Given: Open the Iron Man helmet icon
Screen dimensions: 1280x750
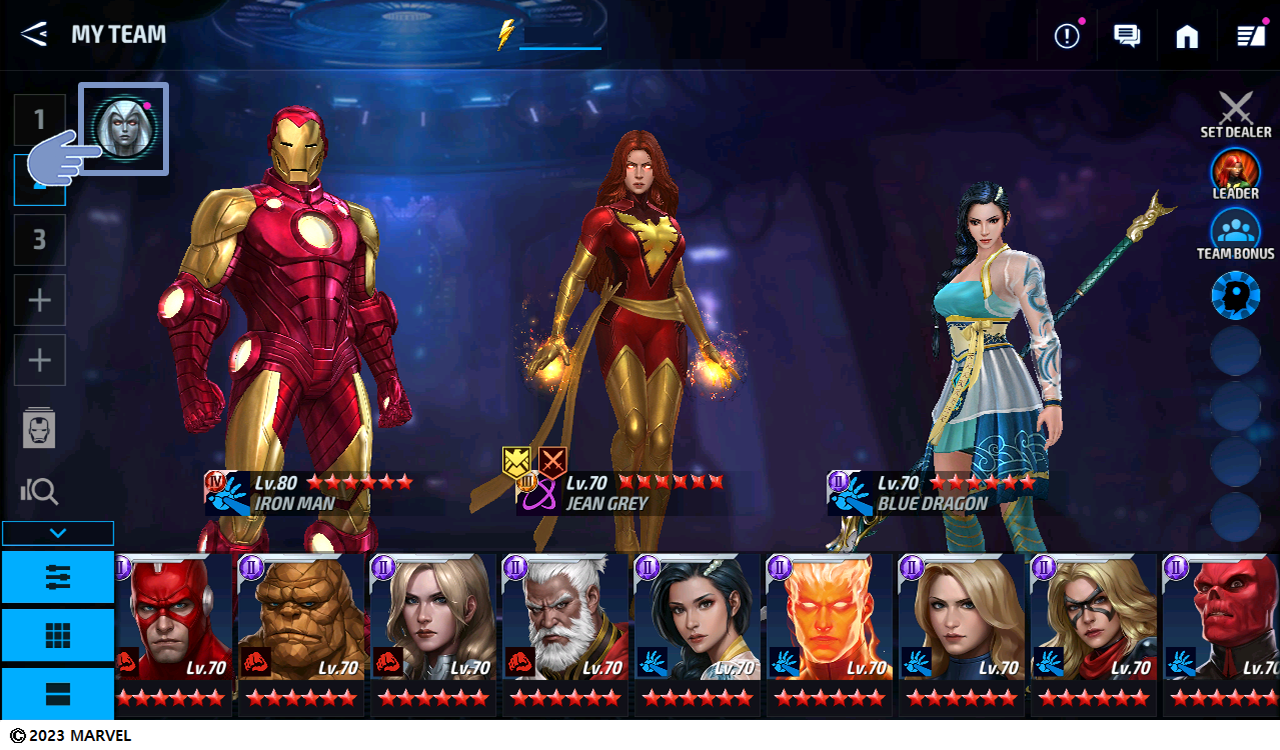Looking at the screenshot, I should [40, 428].
